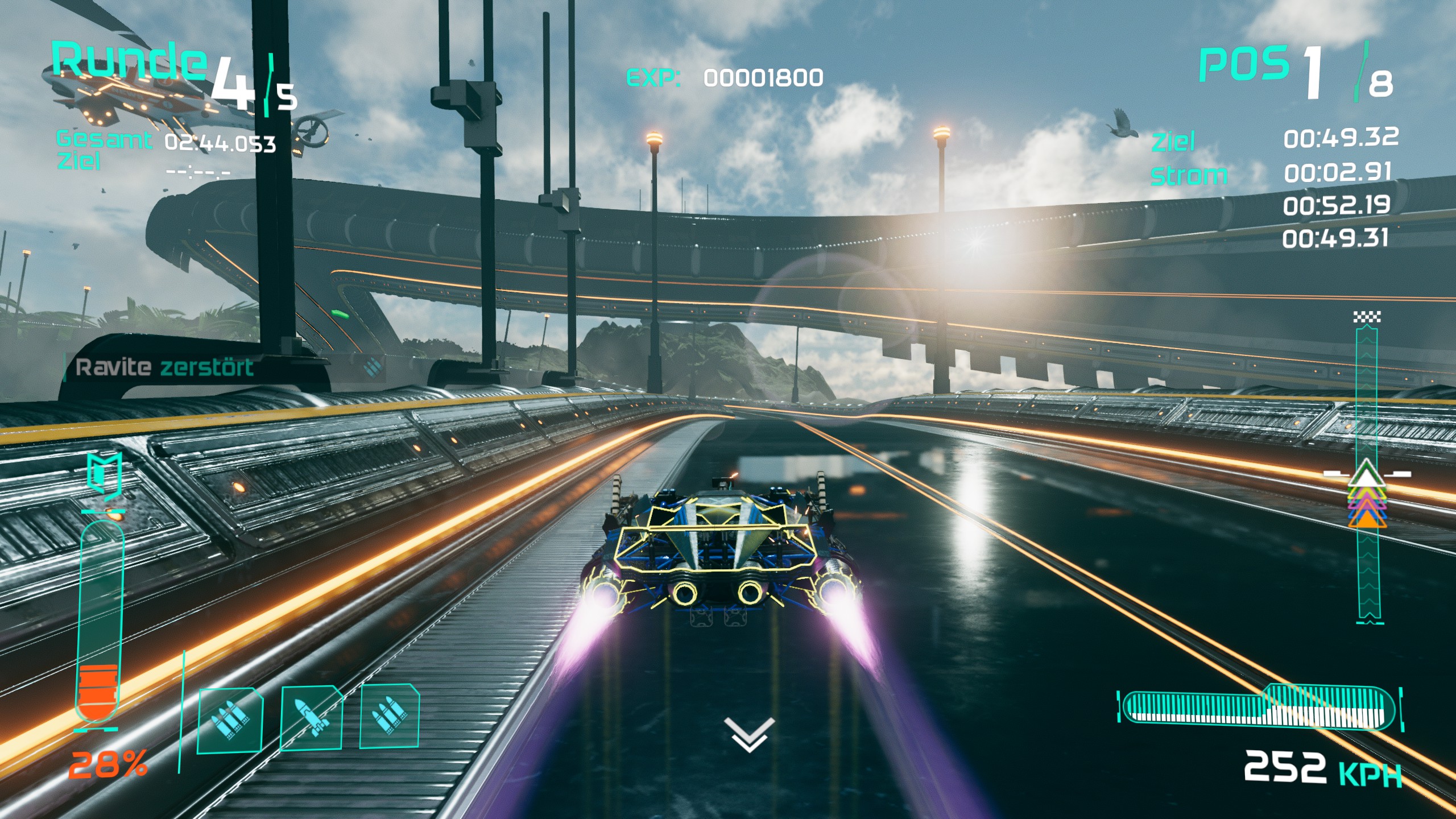Viewport: 1456px width, 819px height.
Task: Select the rocket weapon slot
Action: 311,719
